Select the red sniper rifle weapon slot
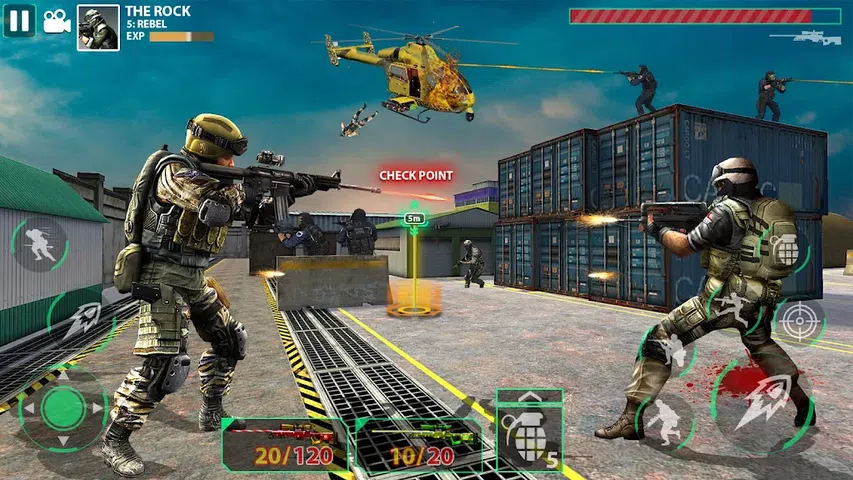The height and width of the screenshot is (480, 853). point(285,443)
